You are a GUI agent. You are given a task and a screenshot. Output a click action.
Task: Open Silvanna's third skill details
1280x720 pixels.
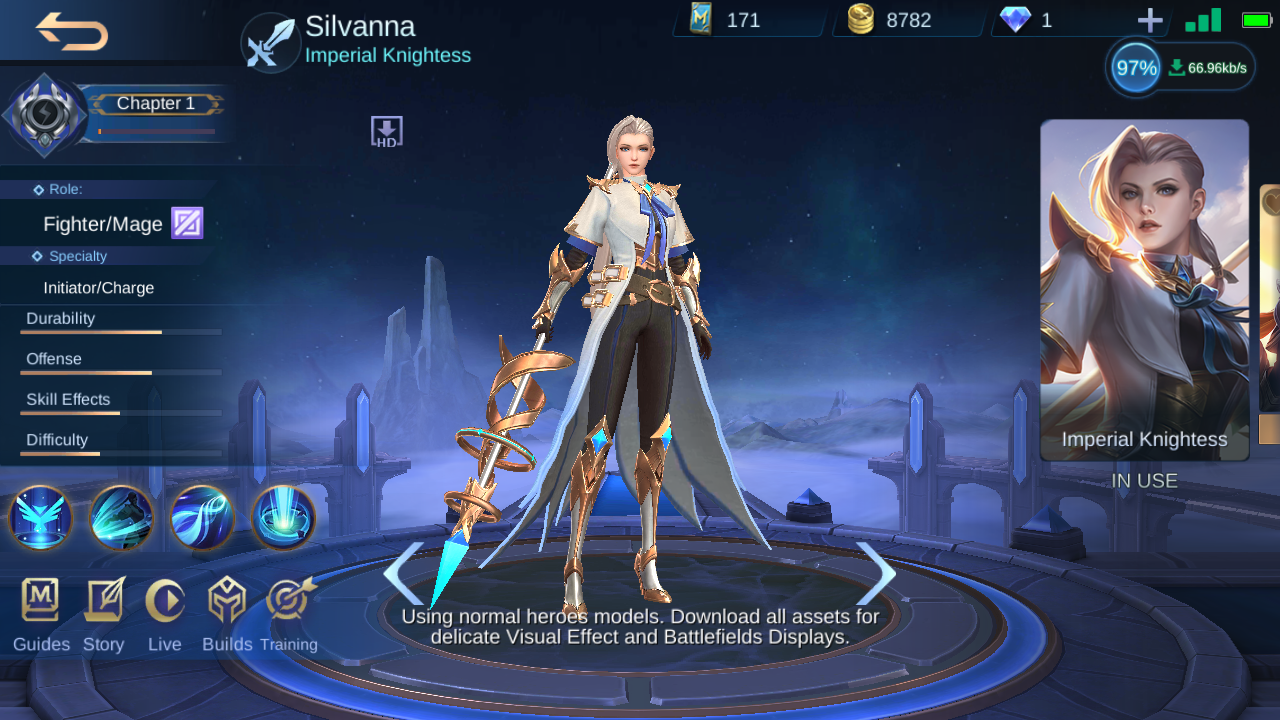coord(202,518)
